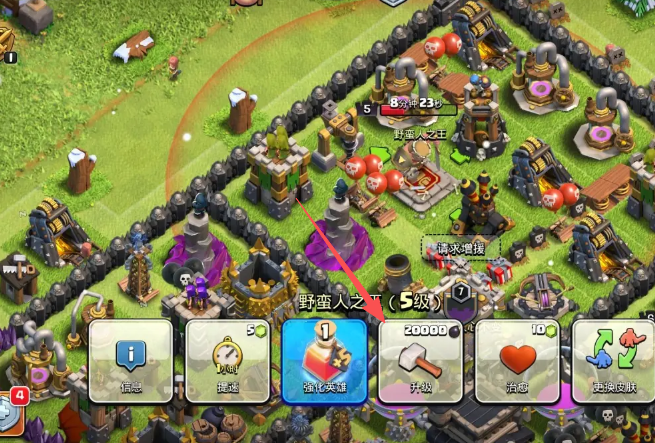Image resolution: width=655 pixels, height=443 pixels.
Task: Click the 请求增援 request reinforcements label
Action: pos(460,247)
